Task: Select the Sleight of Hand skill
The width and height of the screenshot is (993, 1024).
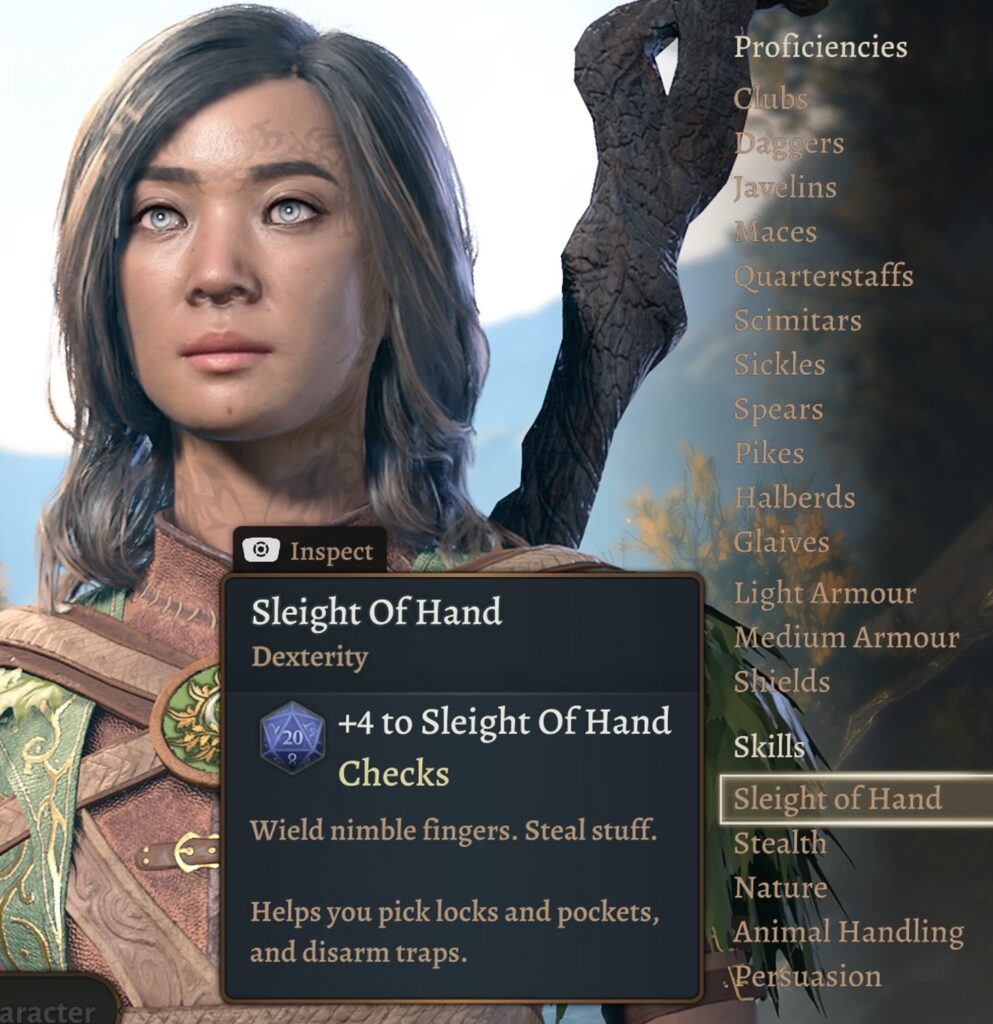Action: coord(837,799)
